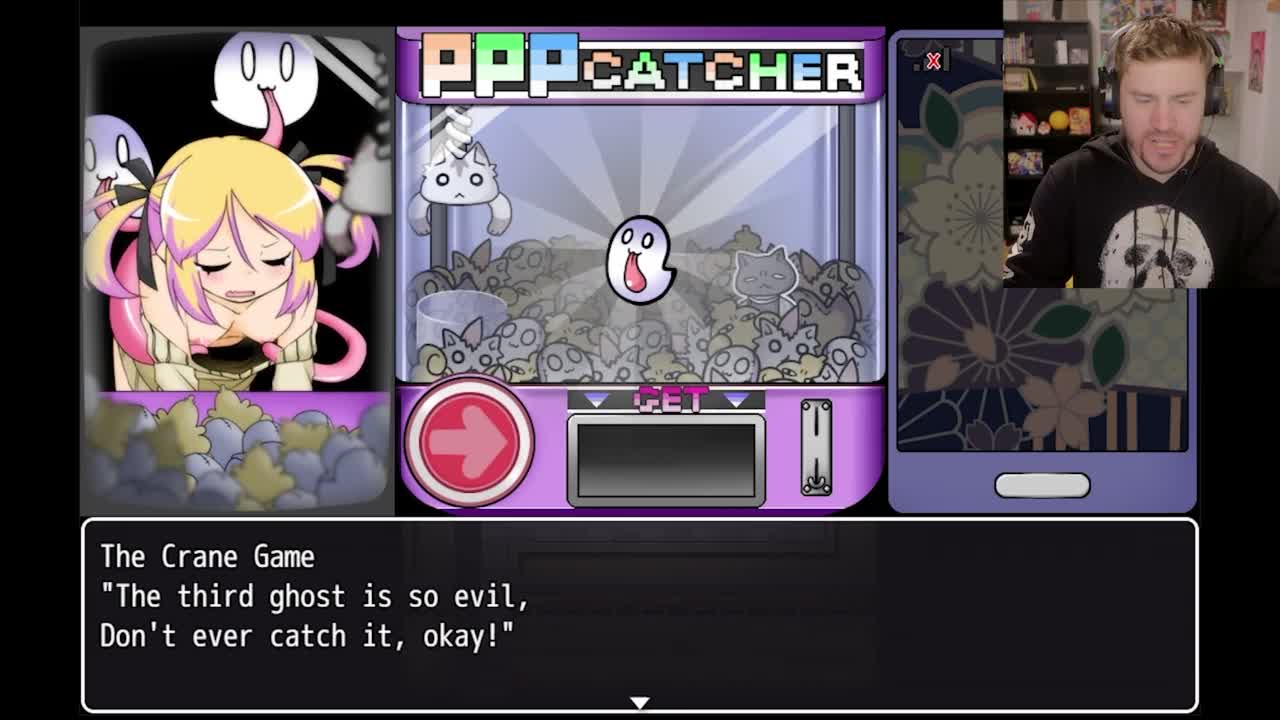
Task: Advance dialogue with the white down arrow
Action: click(640, 703)
